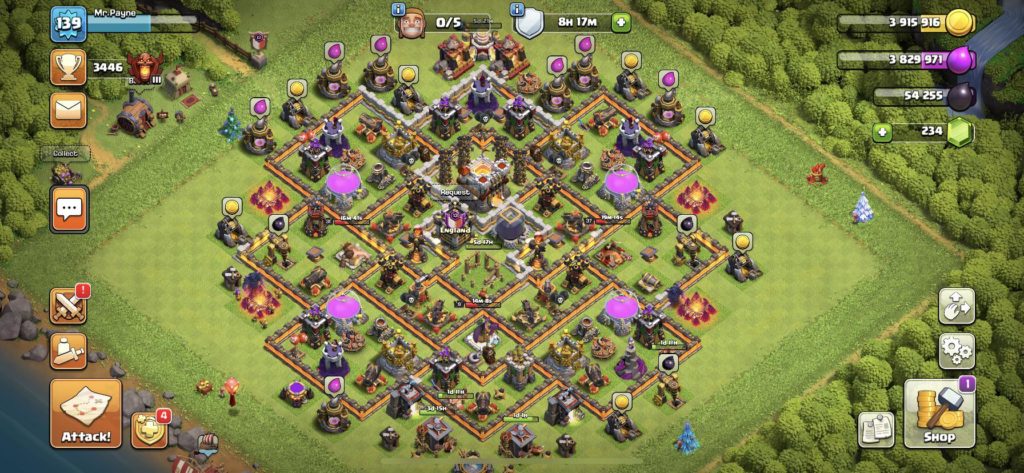
Task: Open the level 139 player profile badge
Action: click(68, 24)
